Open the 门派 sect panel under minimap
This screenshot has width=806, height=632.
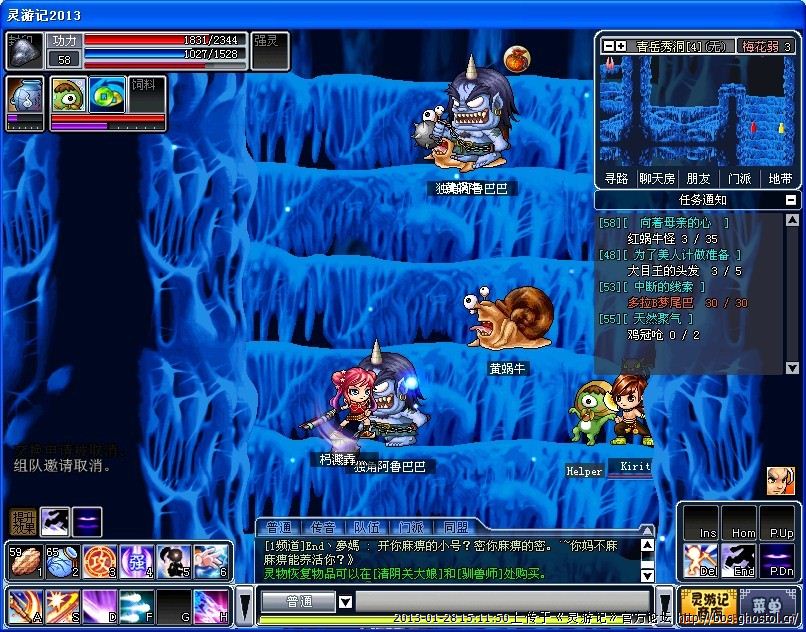tap(739, 179)
